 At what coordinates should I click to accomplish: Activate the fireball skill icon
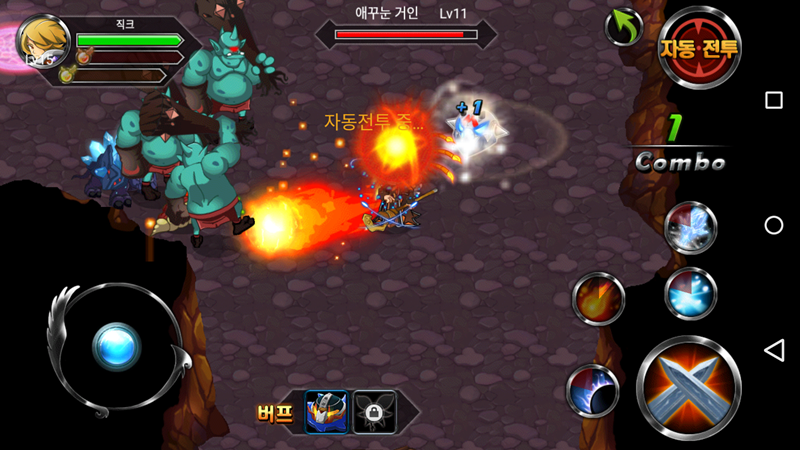[598, 298]
